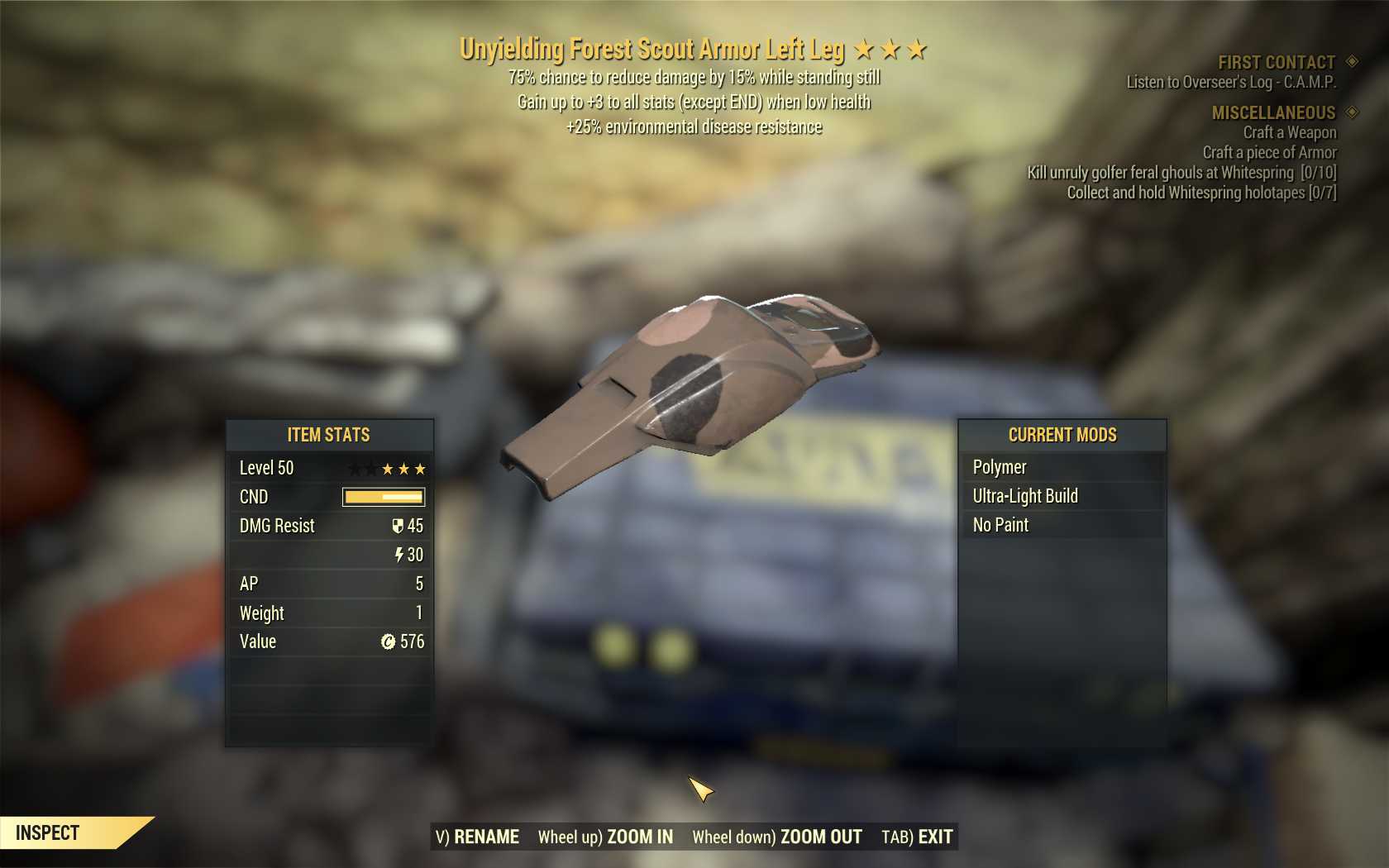Choose the RENAME option in the bottom bar

pos(478,837)
